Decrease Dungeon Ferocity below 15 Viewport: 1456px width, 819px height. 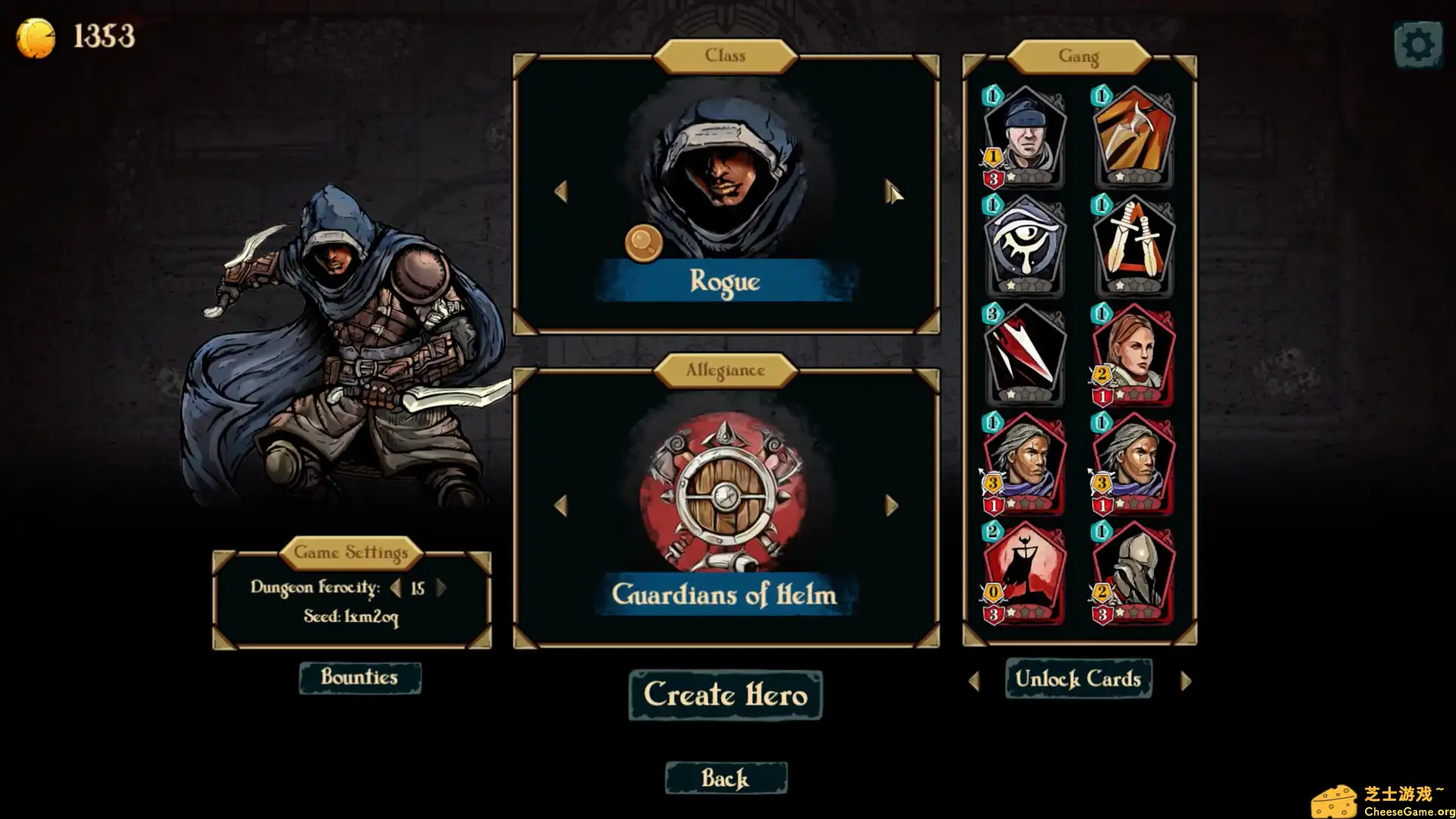coord(395,588)
